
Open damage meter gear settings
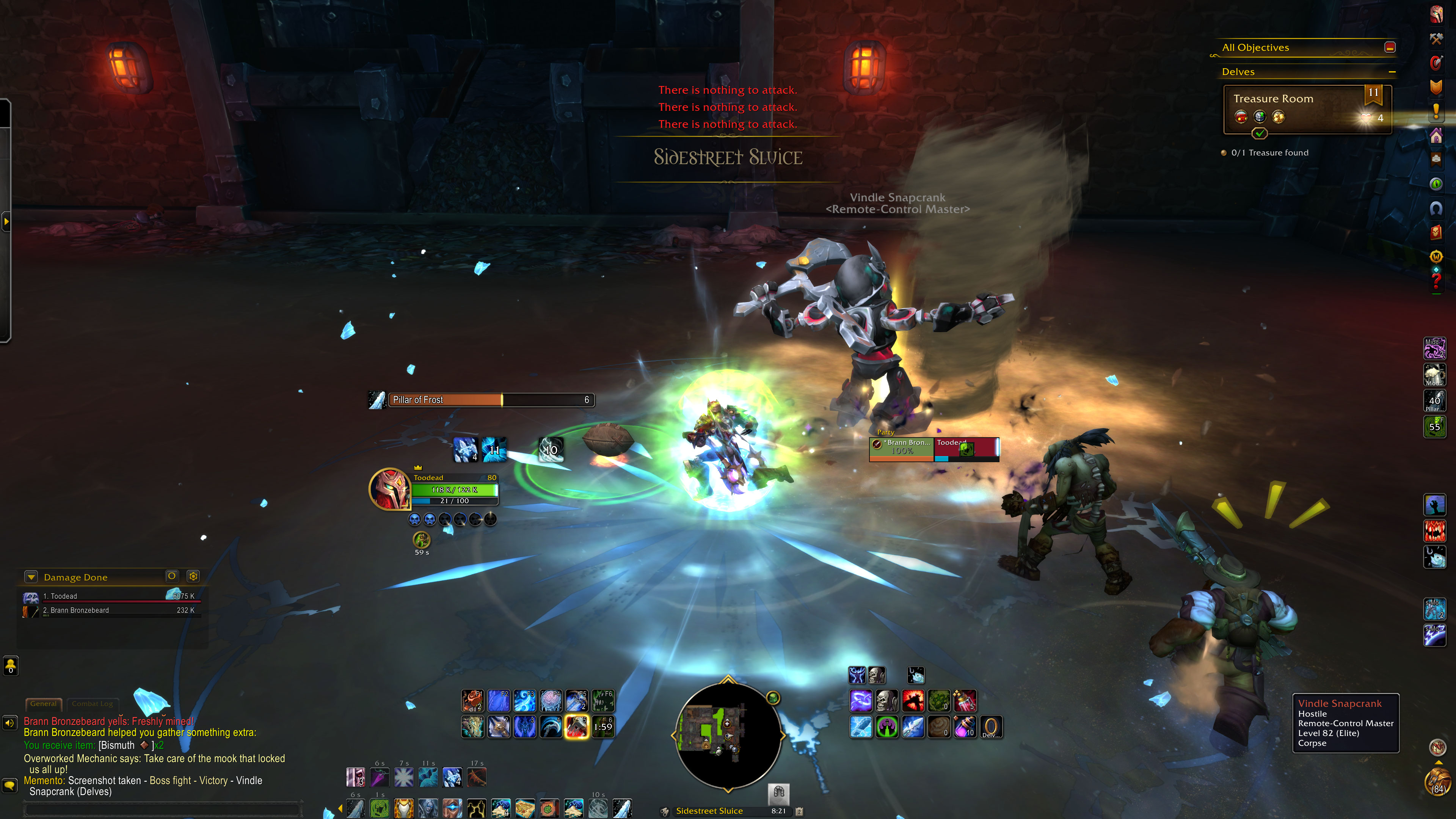193,576
